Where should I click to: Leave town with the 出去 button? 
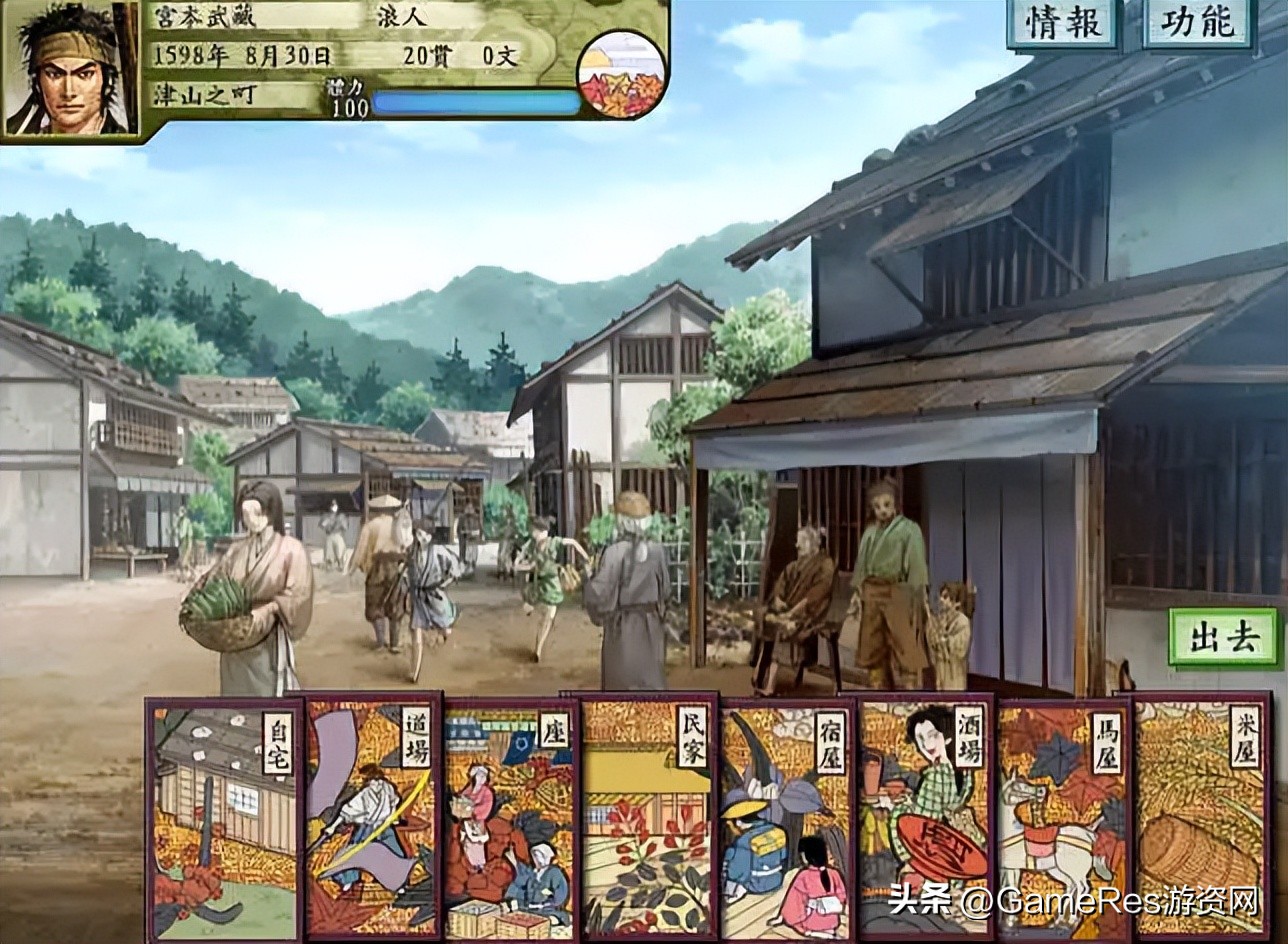click(x=1223, y=637)
